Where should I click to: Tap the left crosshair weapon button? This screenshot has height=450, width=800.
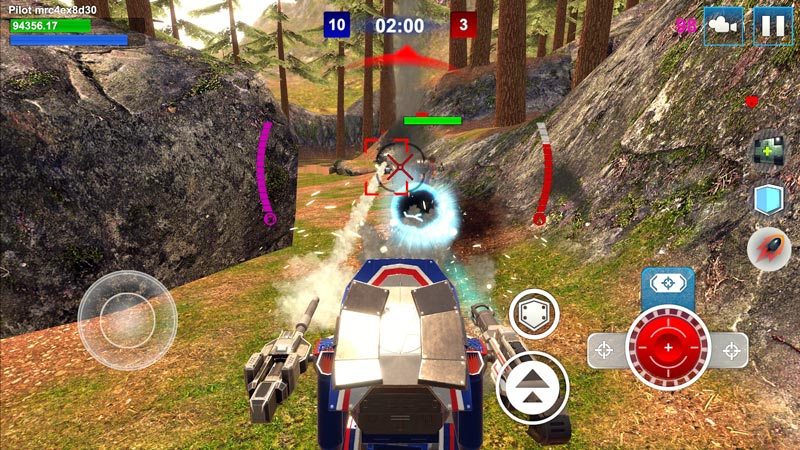click(604, 350)
